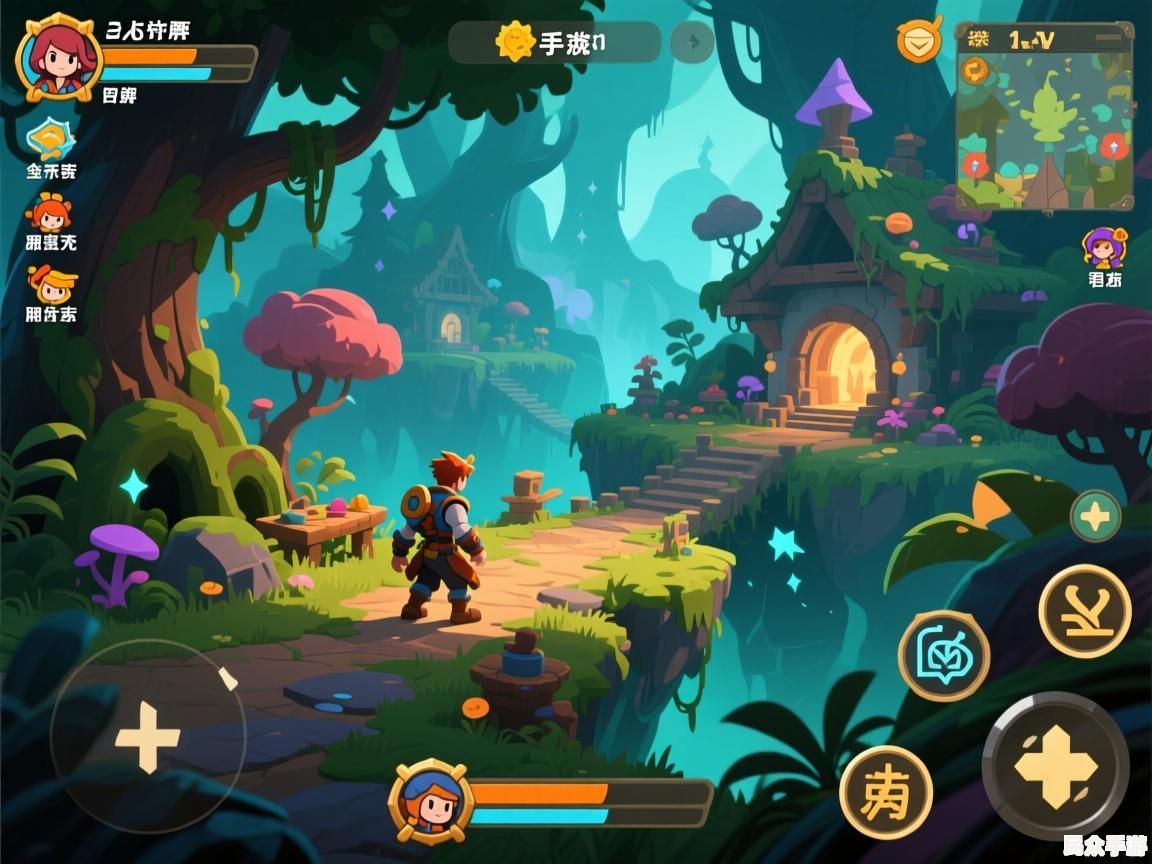Use the cyan-glyph skill button
The image size is (1152, 864).
pyautogui.click(x=943, y=656)
